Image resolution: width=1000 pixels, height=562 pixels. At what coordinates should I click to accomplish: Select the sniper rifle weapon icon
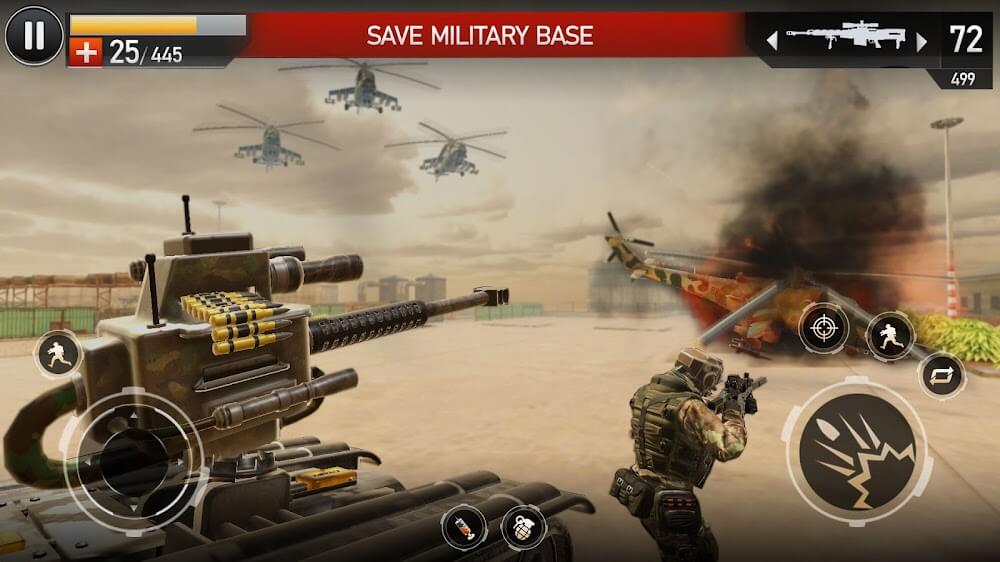tap(846, 39)
